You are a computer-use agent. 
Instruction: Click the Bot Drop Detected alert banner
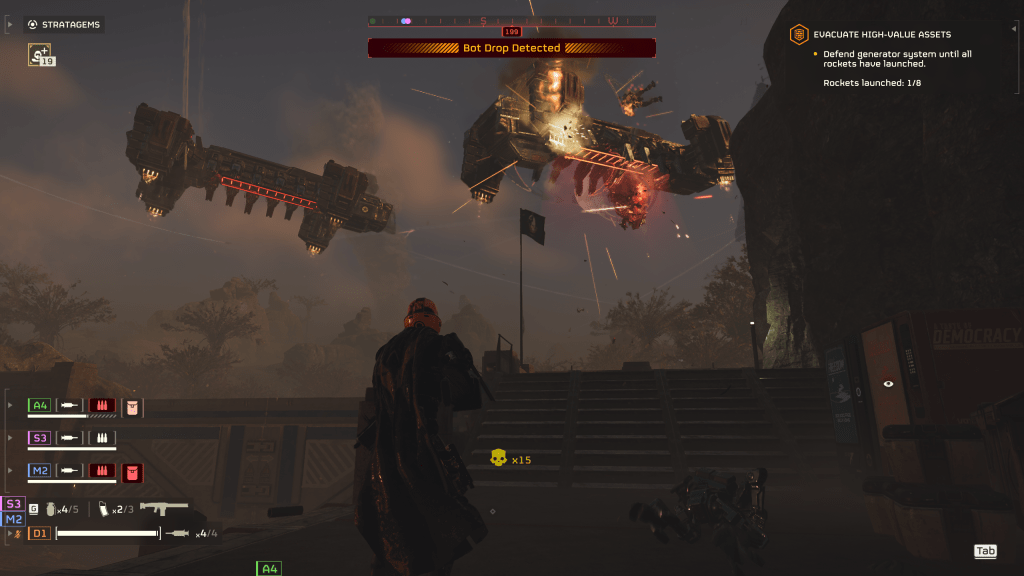(511, 48)
